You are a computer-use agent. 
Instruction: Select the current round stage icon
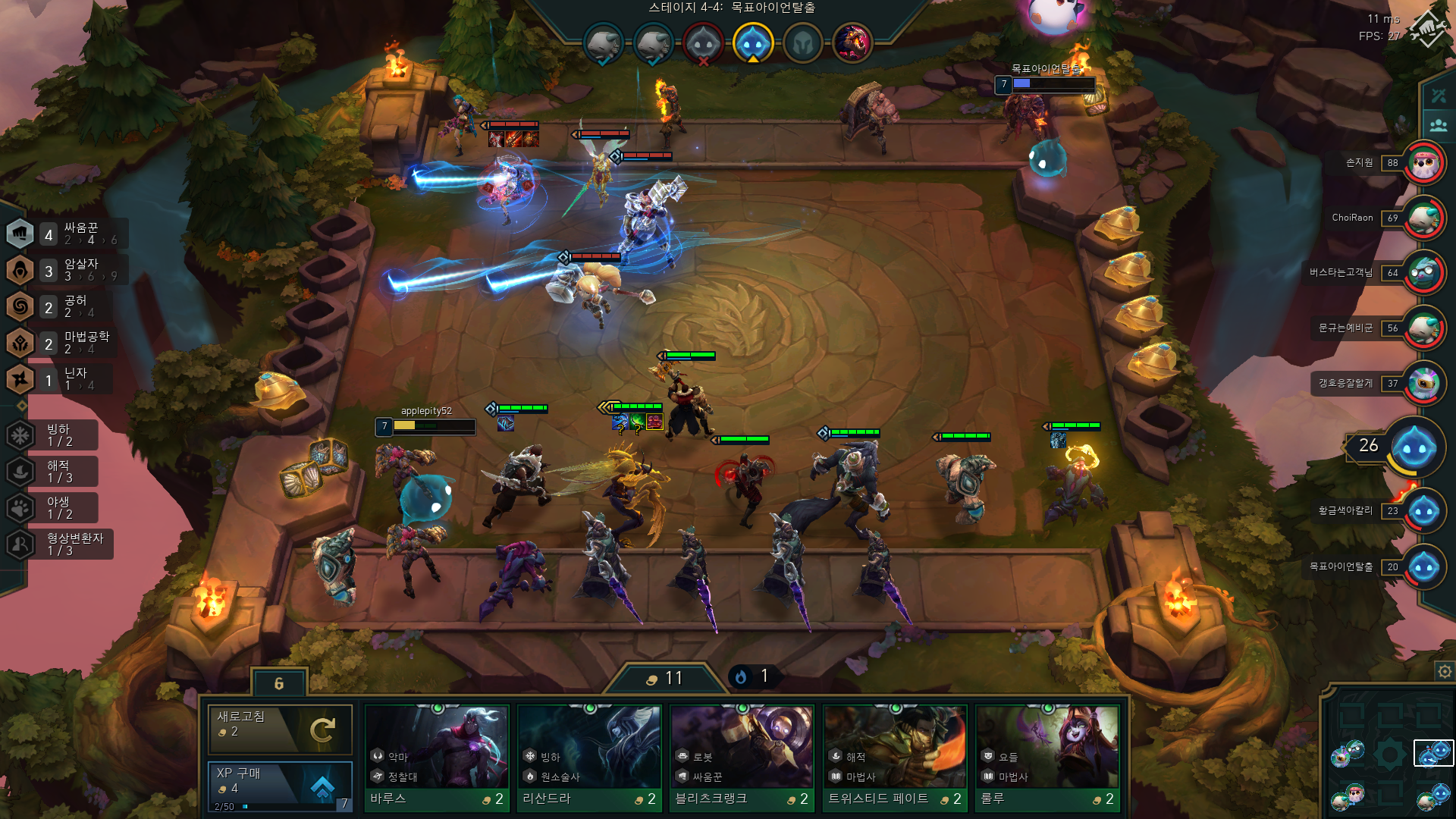(752, 42)
